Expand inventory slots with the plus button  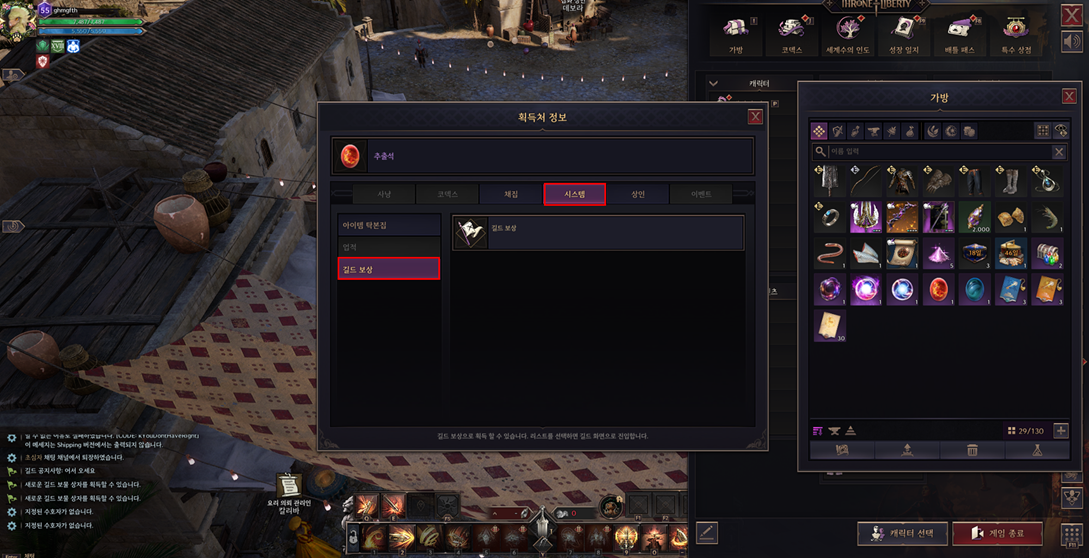[x=1061, y=431]
